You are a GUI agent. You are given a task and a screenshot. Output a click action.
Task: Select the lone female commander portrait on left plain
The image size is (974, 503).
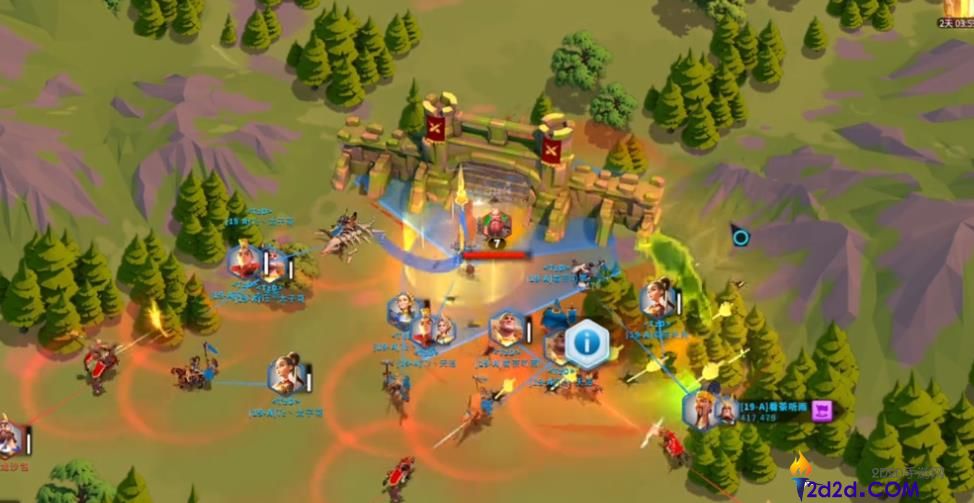[287, 375]
